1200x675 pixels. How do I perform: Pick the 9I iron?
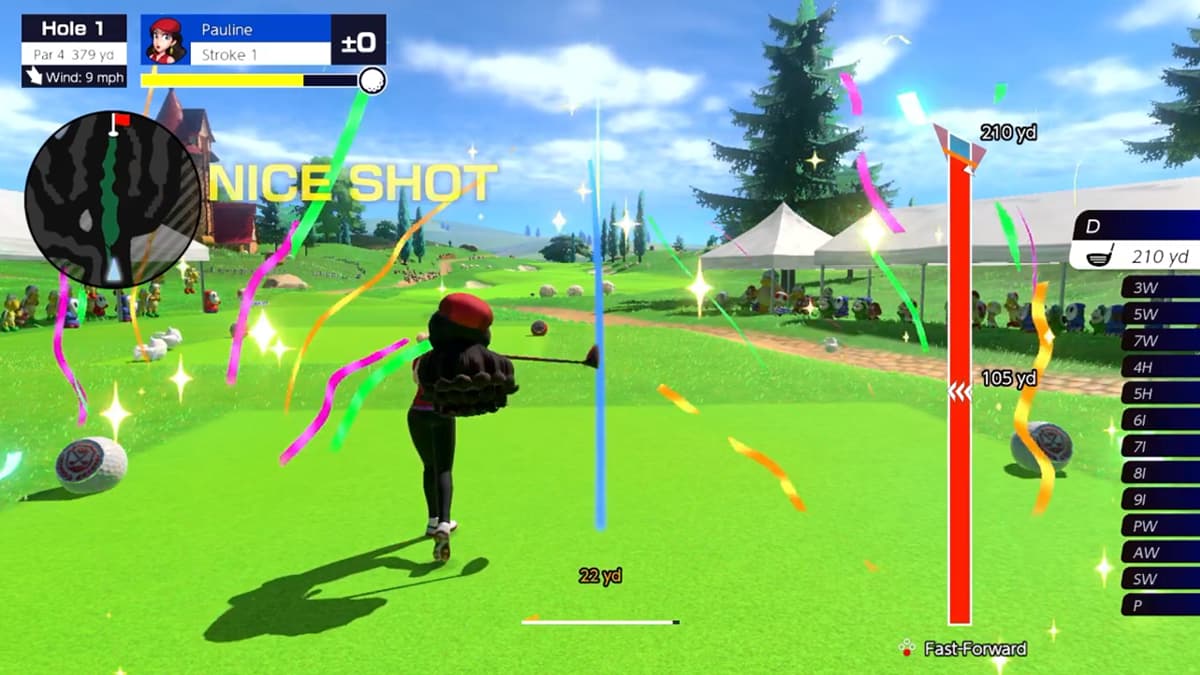pos(1160,499)
